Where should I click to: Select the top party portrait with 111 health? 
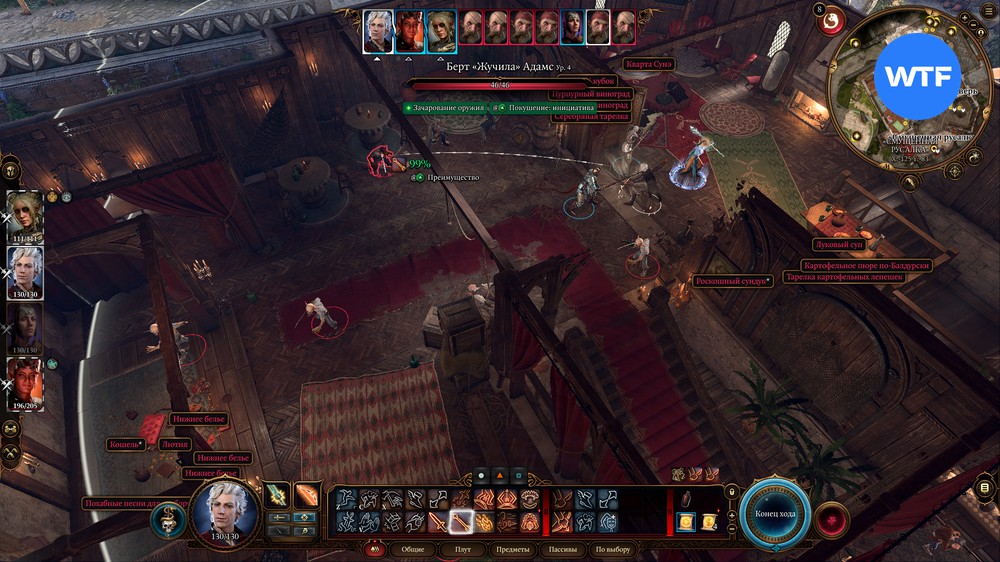[24, 215]
